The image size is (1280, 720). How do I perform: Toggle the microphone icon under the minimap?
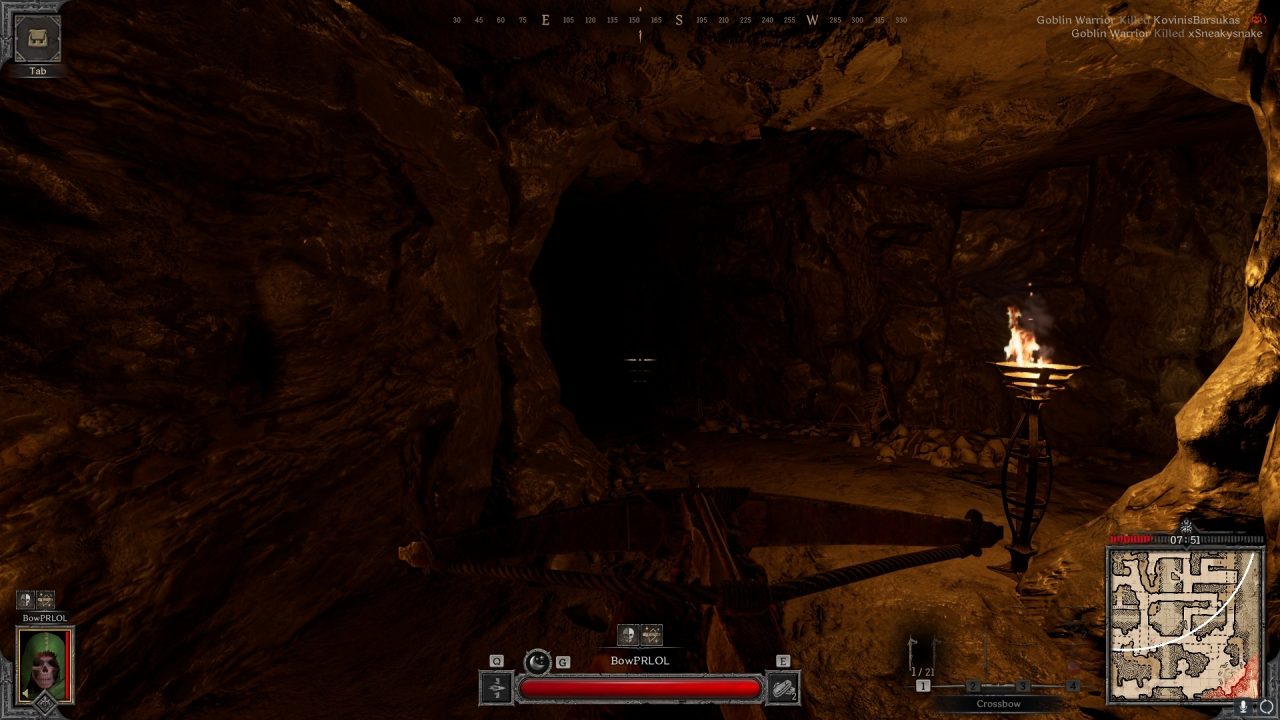coord(1243,707)
